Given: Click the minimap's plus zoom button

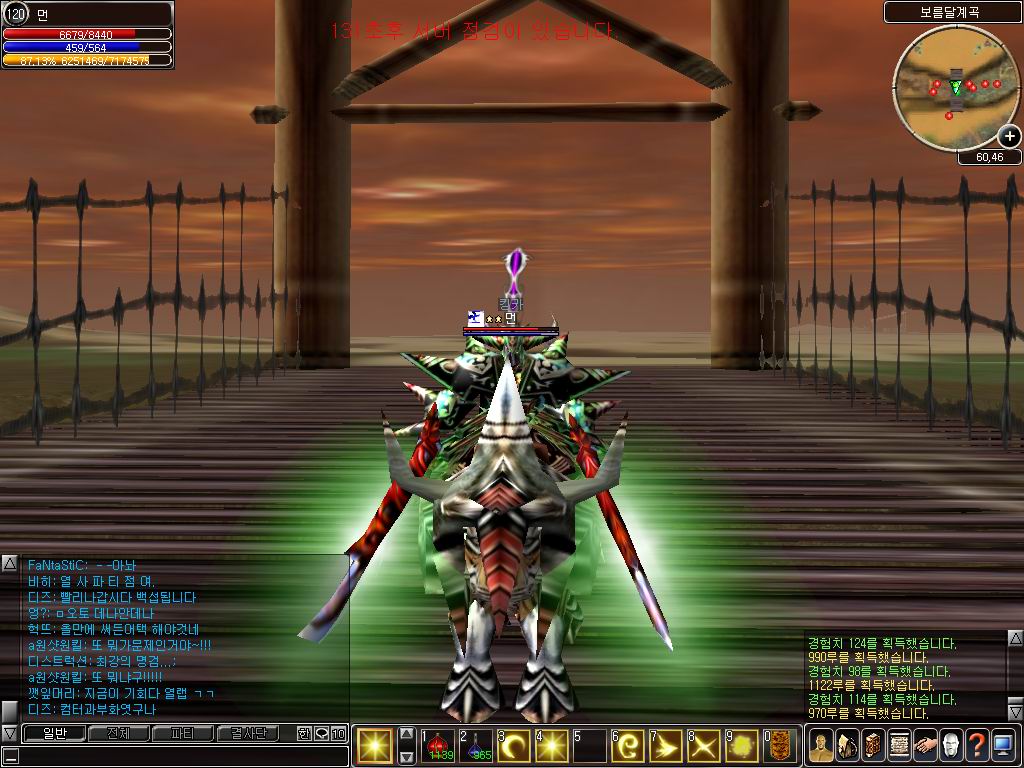Looking at the screenshot, I should point(1009,137).
